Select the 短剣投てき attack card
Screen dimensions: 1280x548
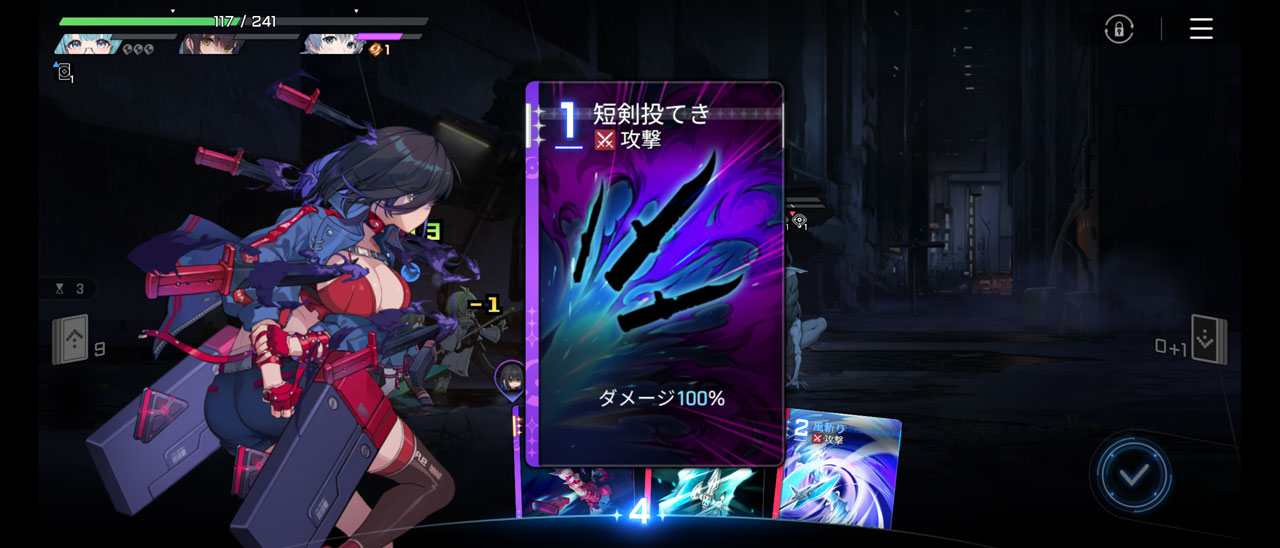(654, 273)
